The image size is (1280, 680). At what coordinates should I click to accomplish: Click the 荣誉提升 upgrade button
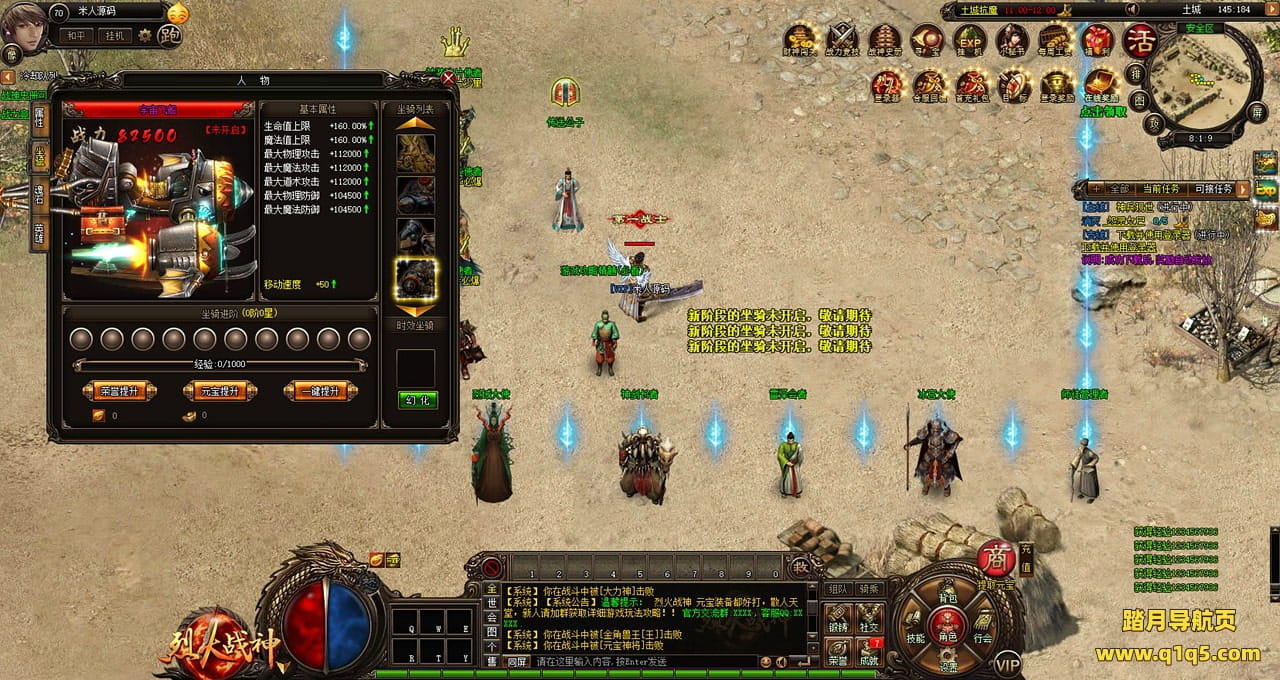118,391
